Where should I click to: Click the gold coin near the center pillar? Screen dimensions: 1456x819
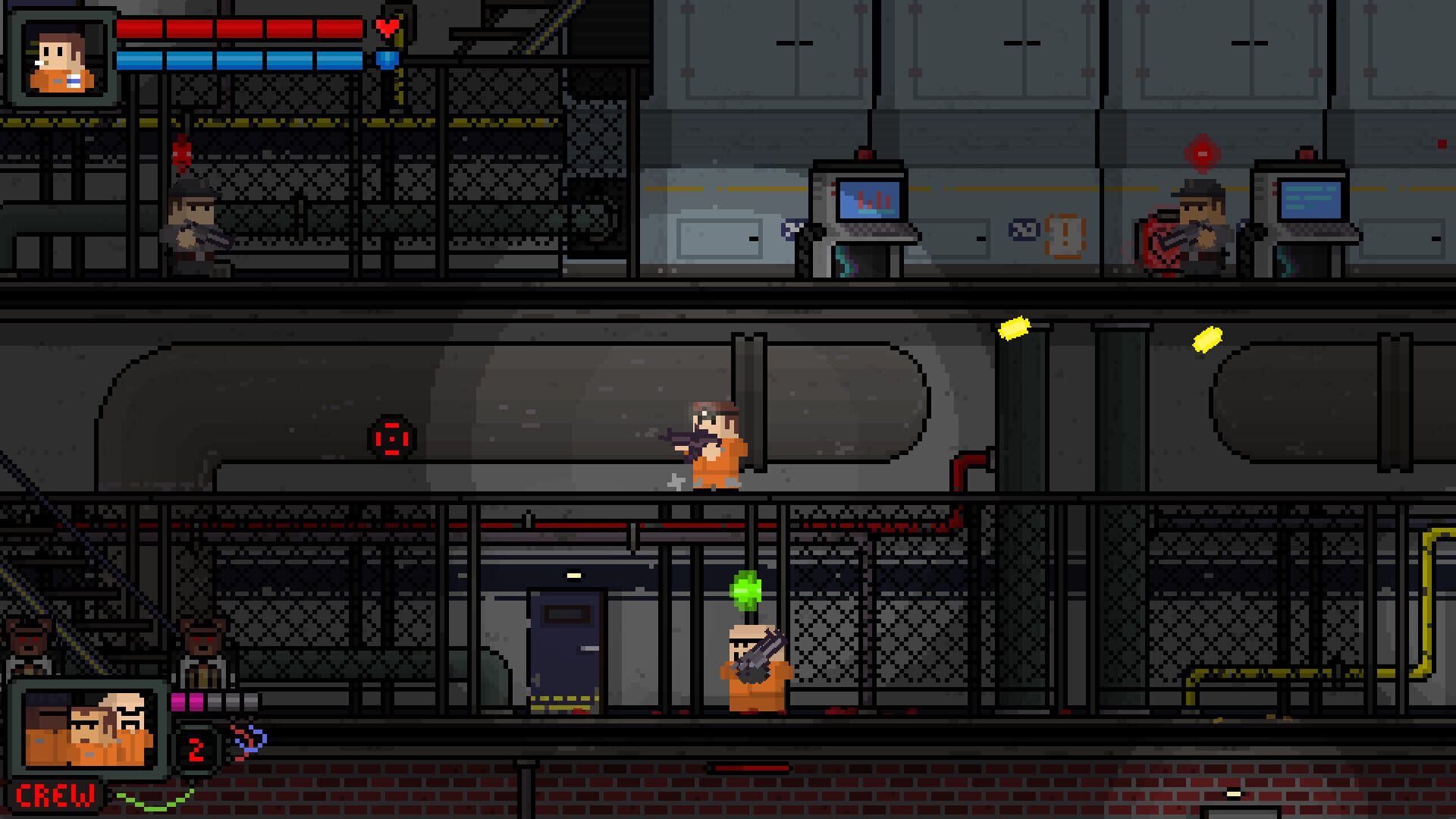coord(1016,327)
